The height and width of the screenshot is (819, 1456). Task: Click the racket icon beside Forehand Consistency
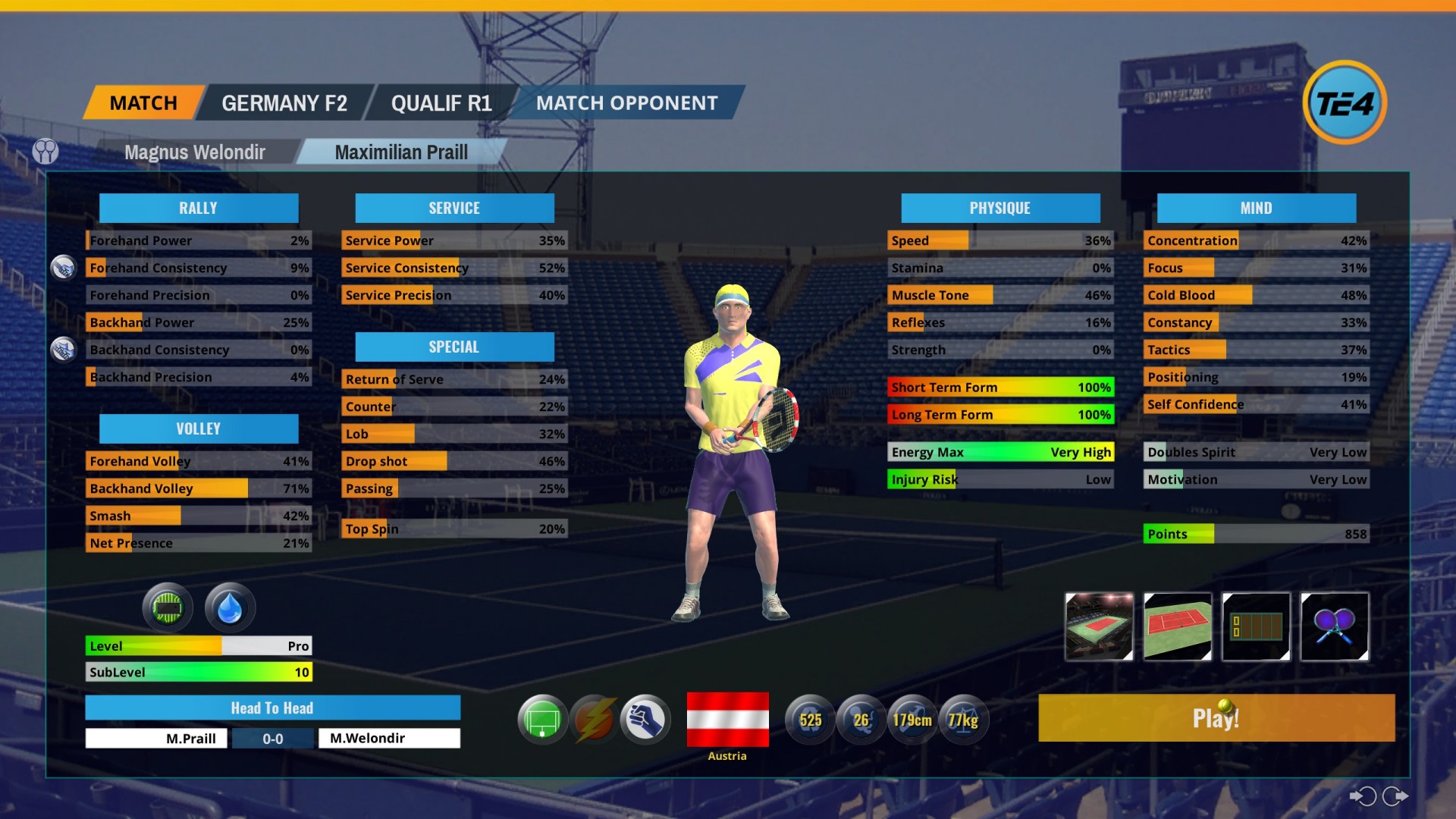point(63,268)
